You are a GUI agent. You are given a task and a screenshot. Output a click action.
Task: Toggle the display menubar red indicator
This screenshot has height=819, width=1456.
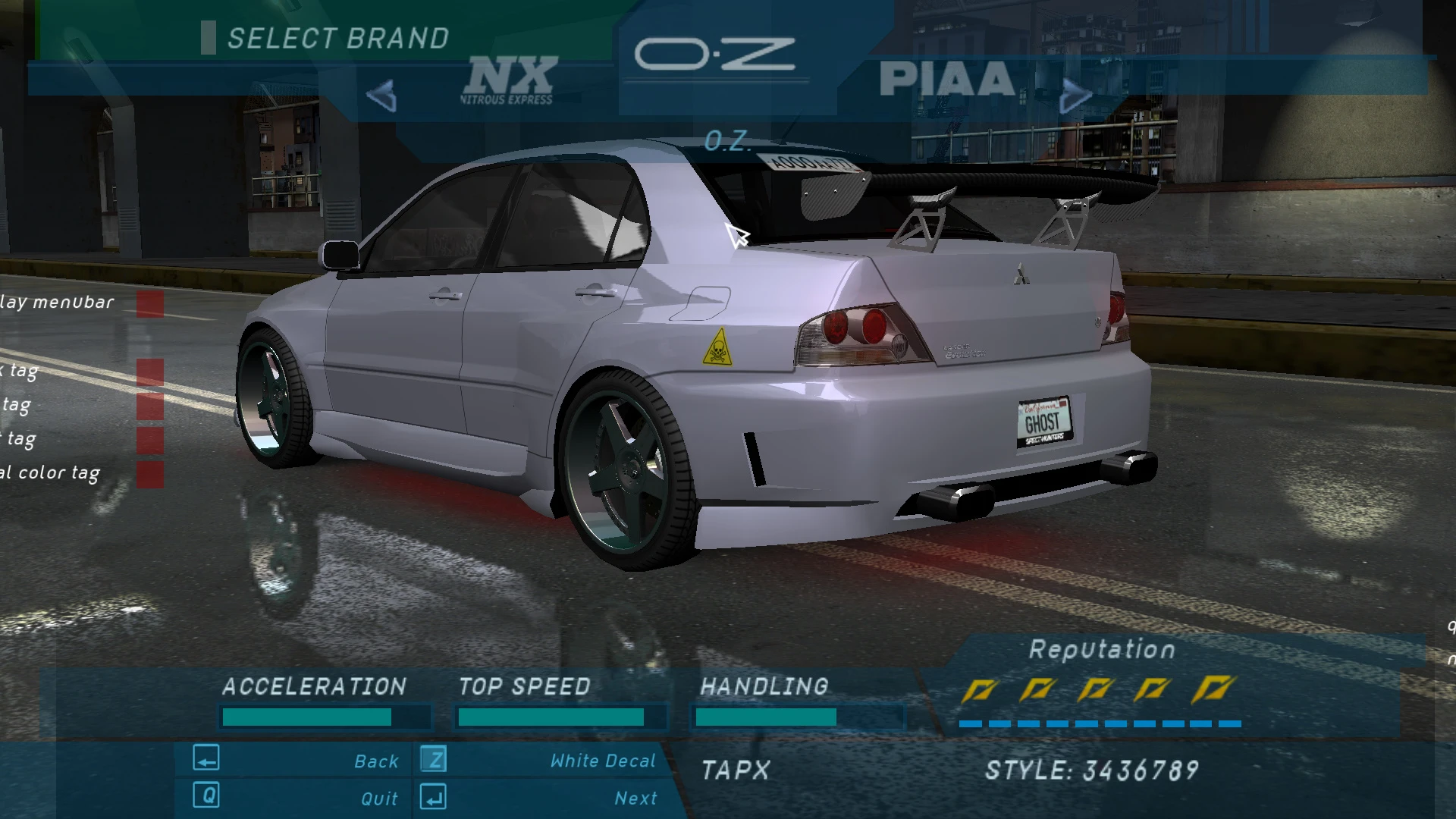[x=151, y=301]
